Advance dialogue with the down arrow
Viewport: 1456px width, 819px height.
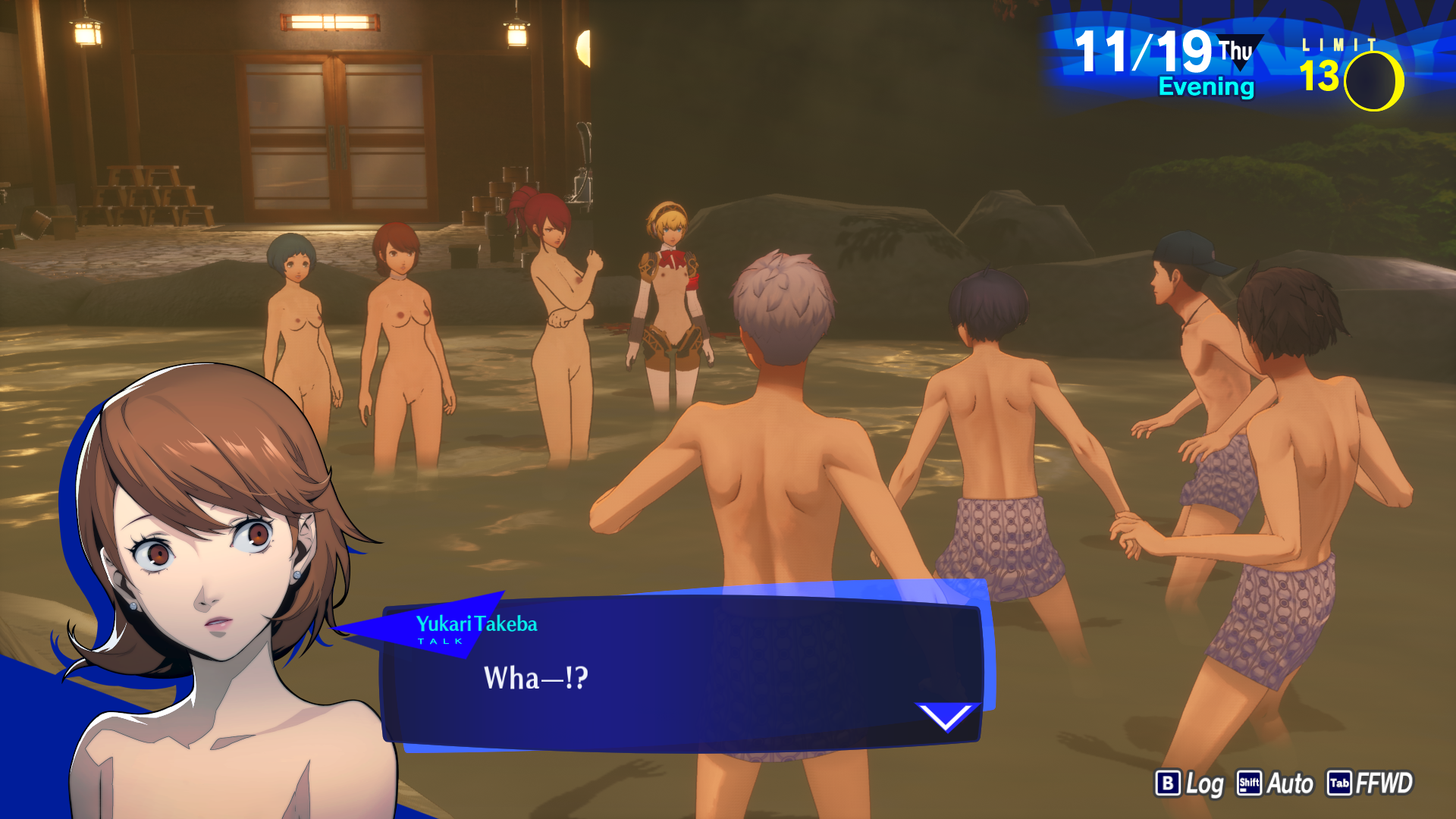coord(946,715)
